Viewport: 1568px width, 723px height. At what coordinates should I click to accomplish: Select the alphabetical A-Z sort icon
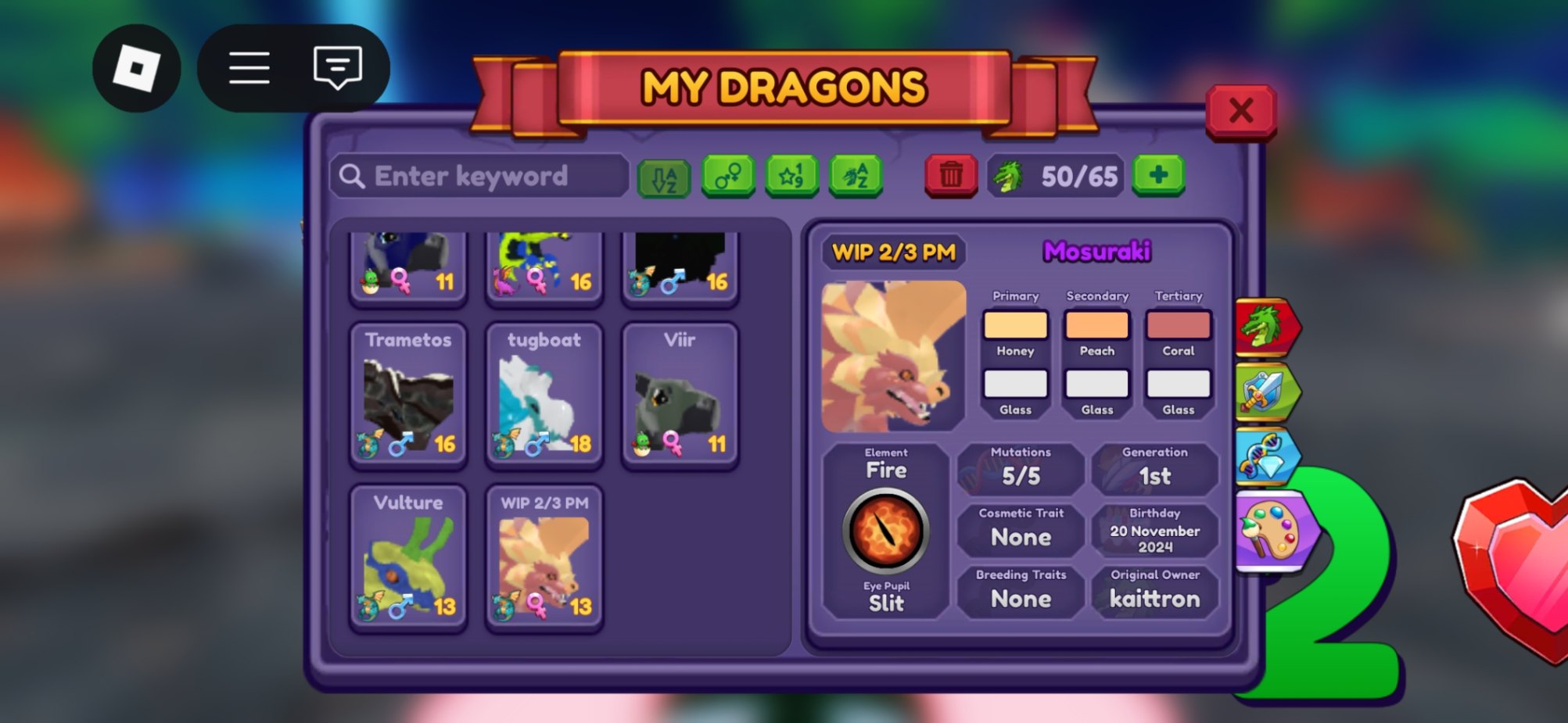pos(664,176)
